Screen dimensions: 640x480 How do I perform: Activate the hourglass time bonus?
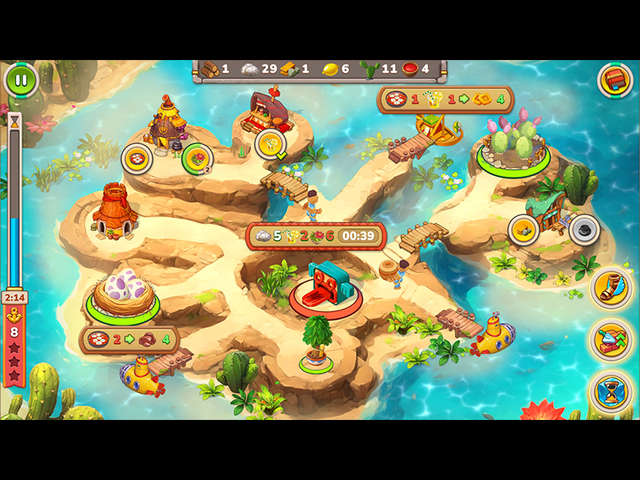[x=609, y=390]
